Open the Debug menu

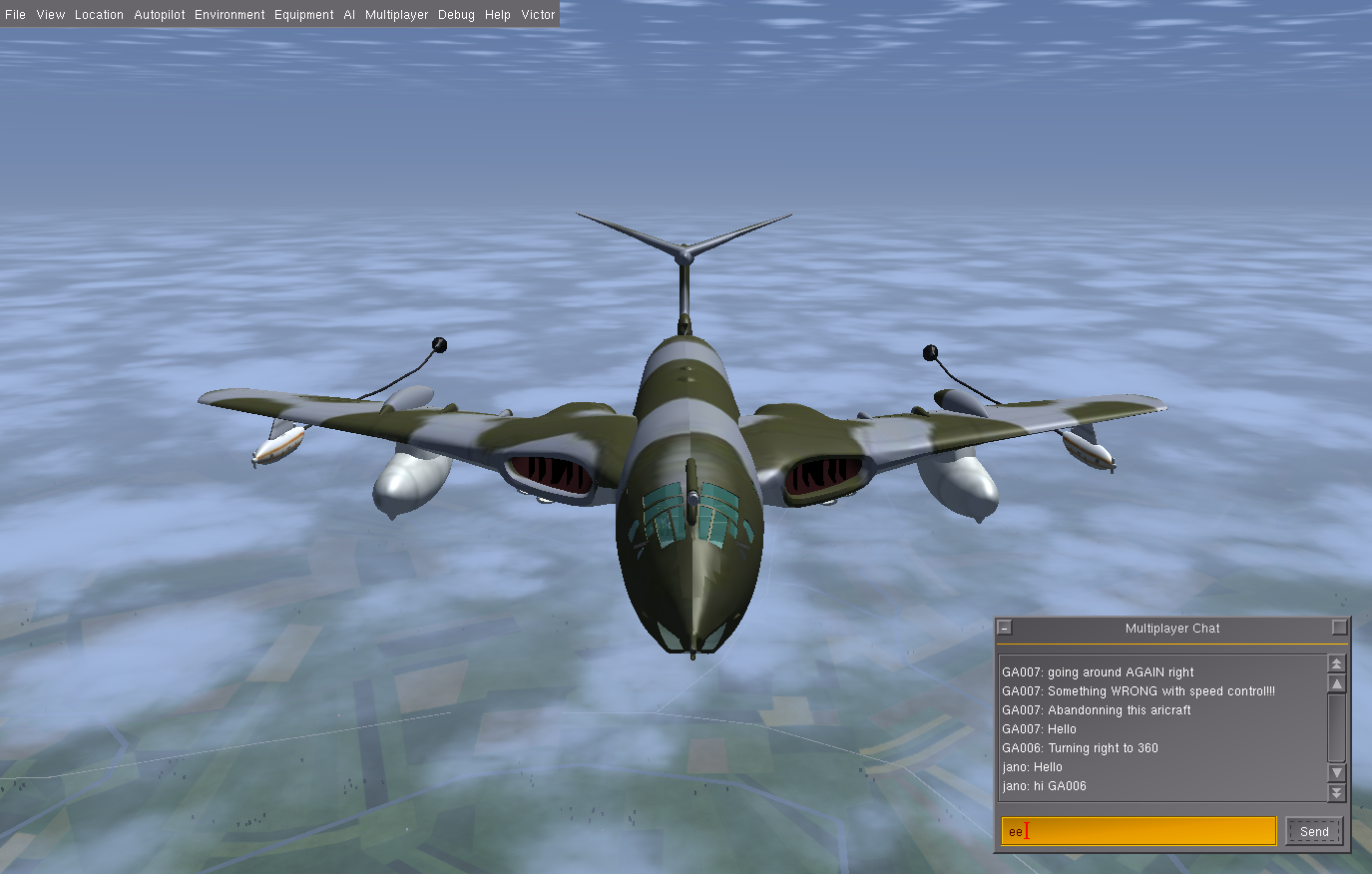point(456,15)
